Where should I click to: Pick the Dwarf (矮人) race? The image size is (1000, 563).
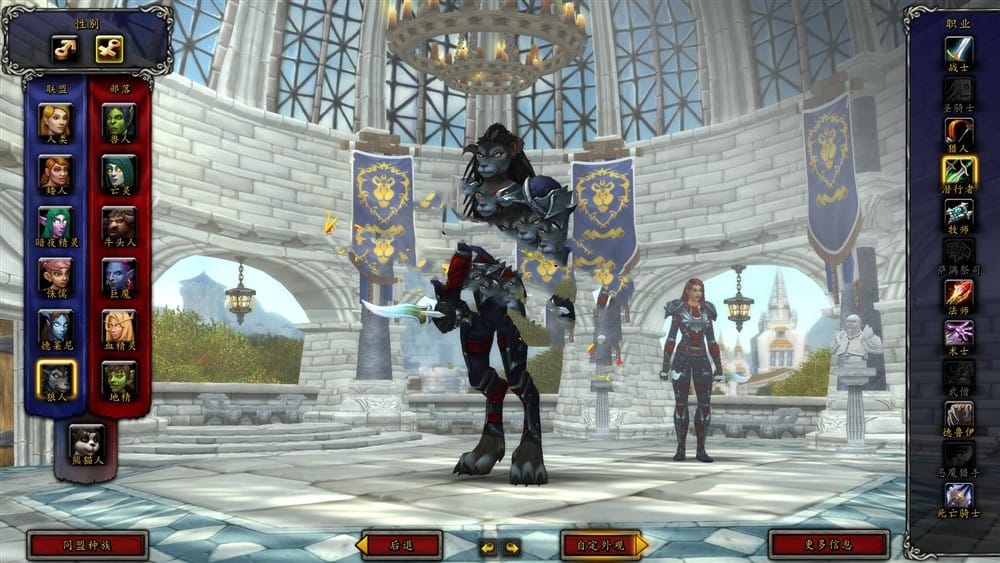coord(55,173)
